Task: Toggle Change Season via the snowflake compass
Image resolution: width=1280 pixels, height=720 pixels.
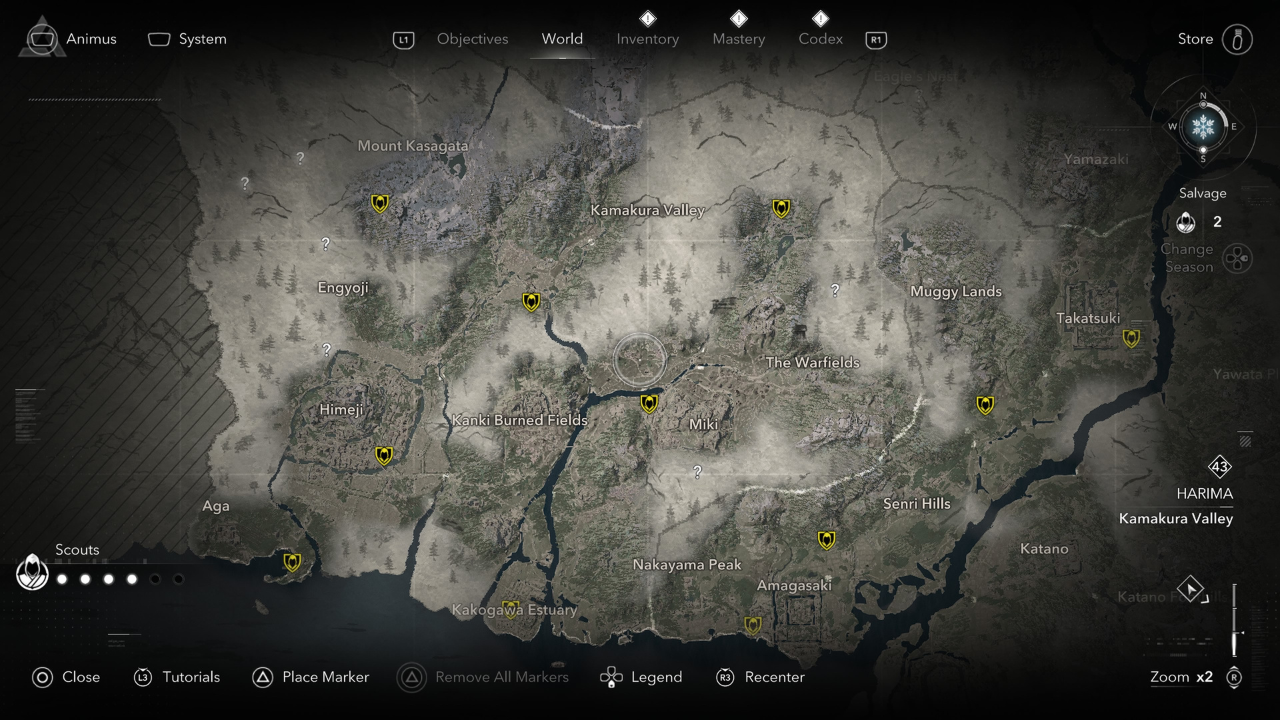Action: [1201, 128]
